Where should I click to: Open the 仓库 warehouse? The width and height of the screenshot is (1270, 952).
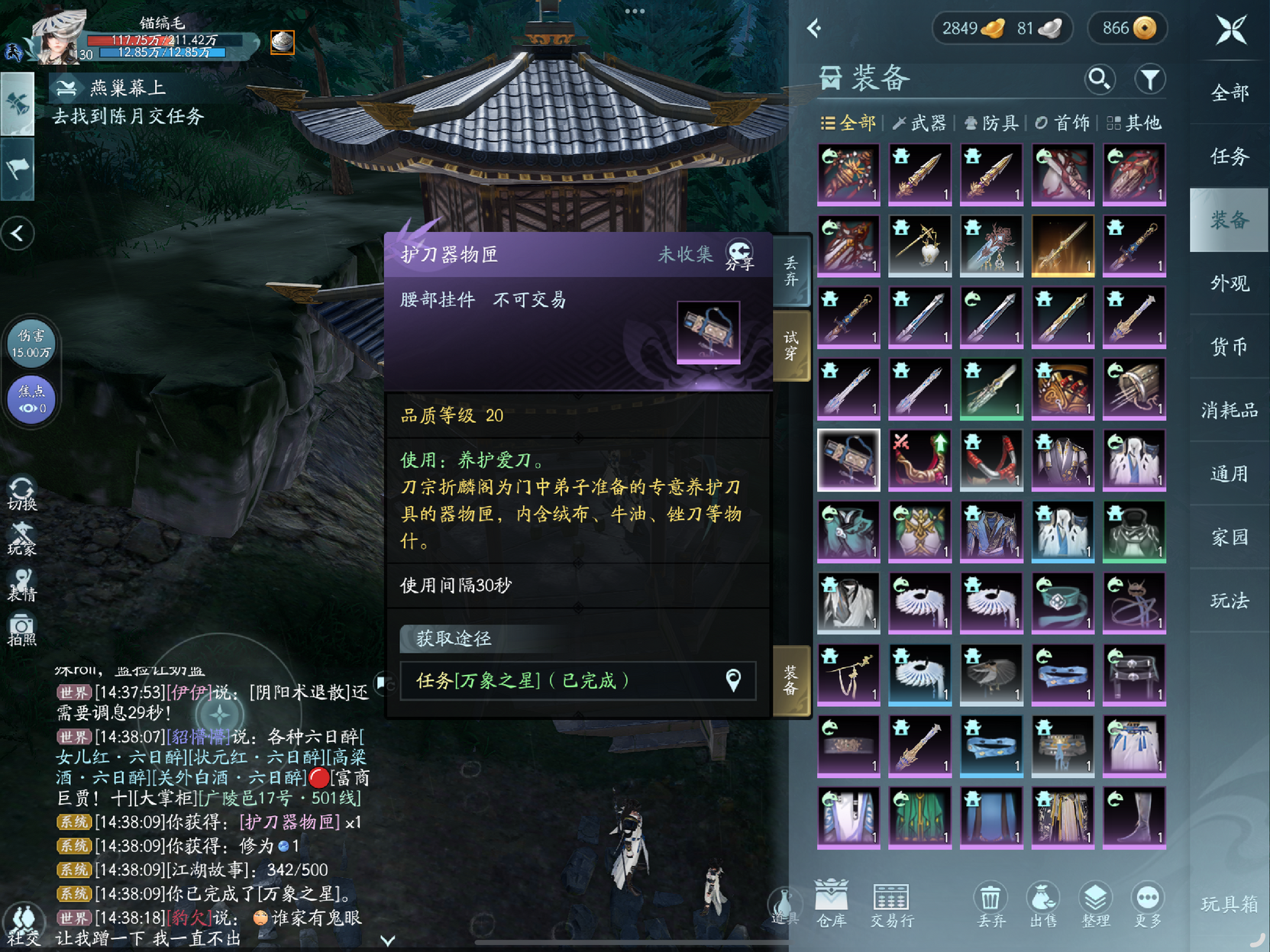(x=831, y=903)
